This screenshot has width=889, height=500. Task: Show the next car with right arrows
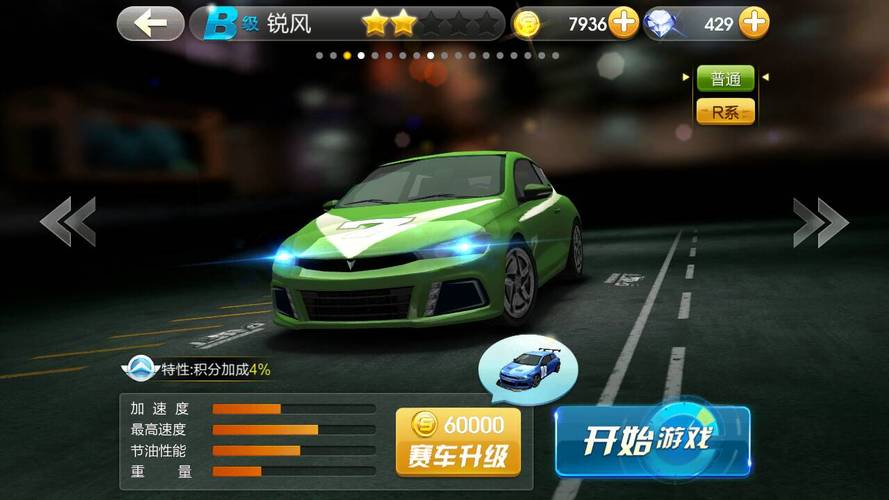(820, 221)
